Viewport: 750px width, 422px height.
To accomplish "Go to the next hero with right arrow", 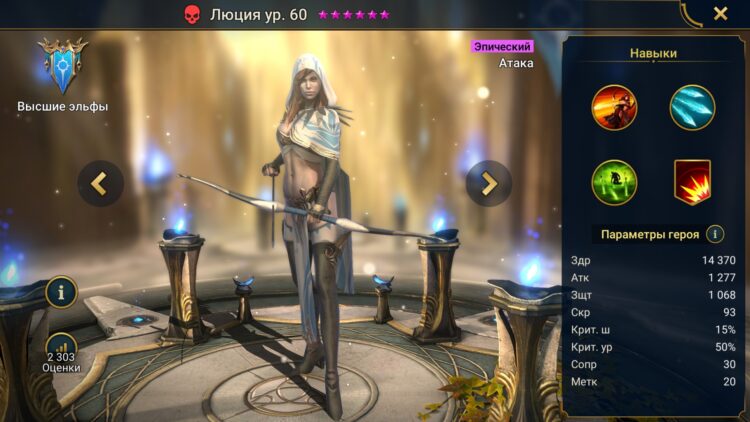I will pos(489,183).
